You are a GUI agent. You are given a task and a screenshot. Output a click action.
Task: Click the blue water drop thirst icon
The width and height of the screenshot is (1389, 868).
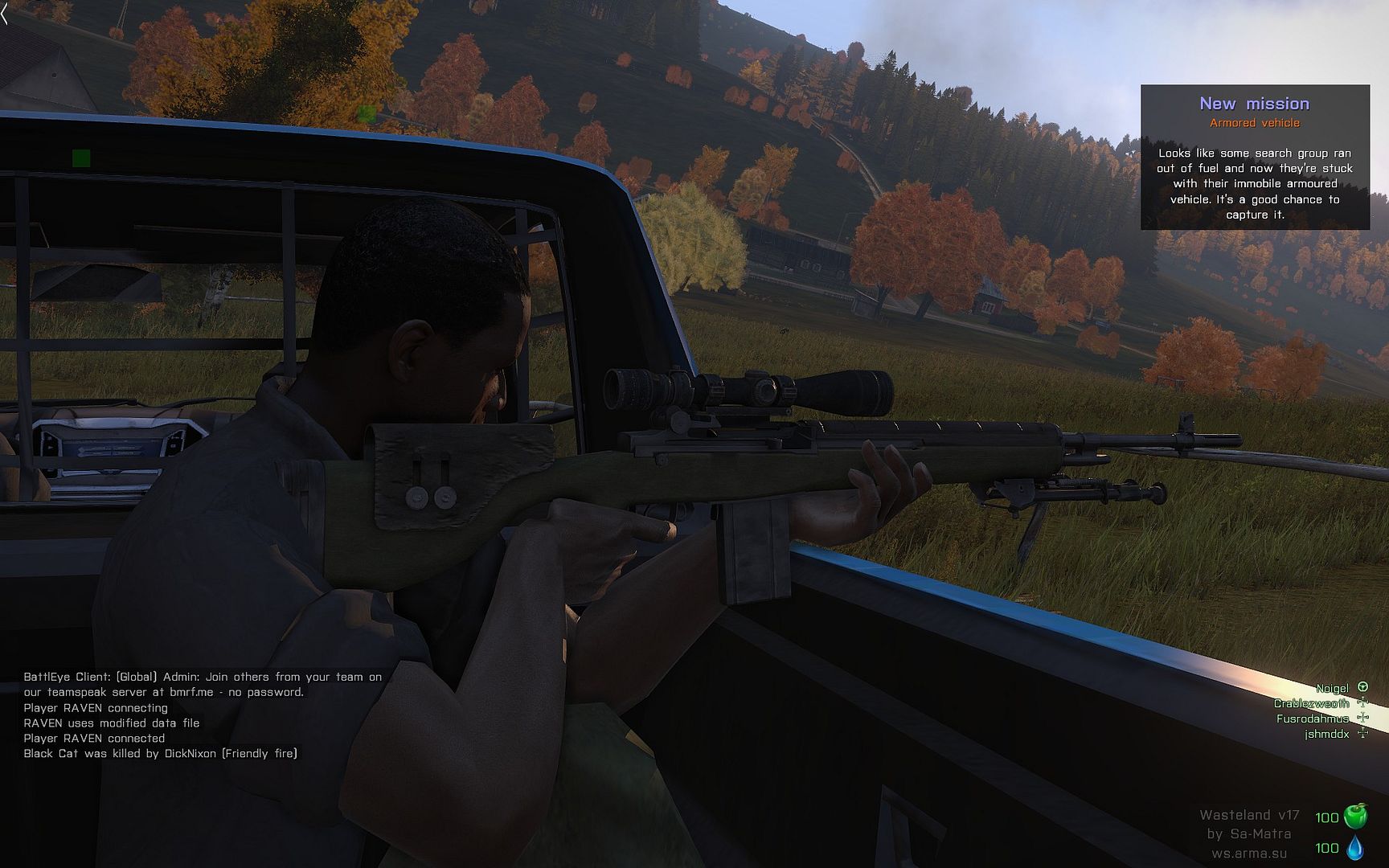(1355, 847)
